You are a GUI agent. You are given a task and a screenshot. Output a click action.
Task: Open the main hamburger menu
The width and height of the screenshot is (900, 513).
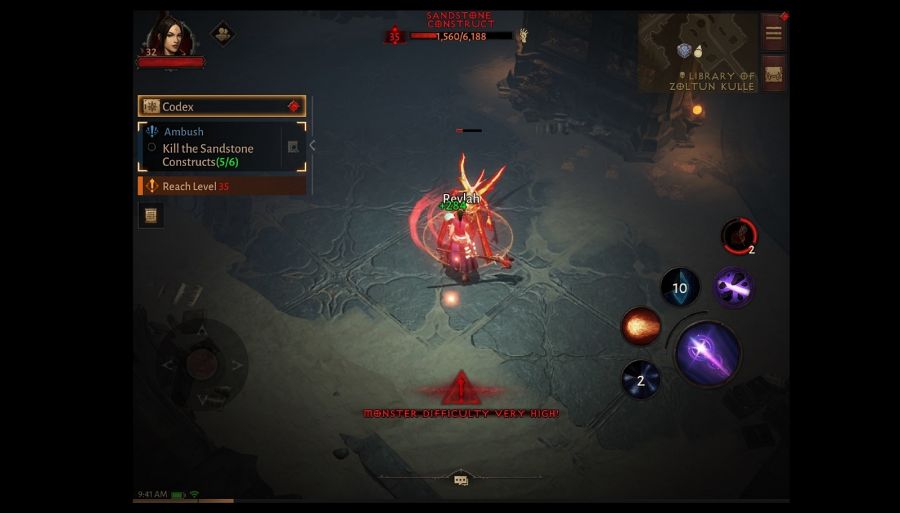[773, 33]
